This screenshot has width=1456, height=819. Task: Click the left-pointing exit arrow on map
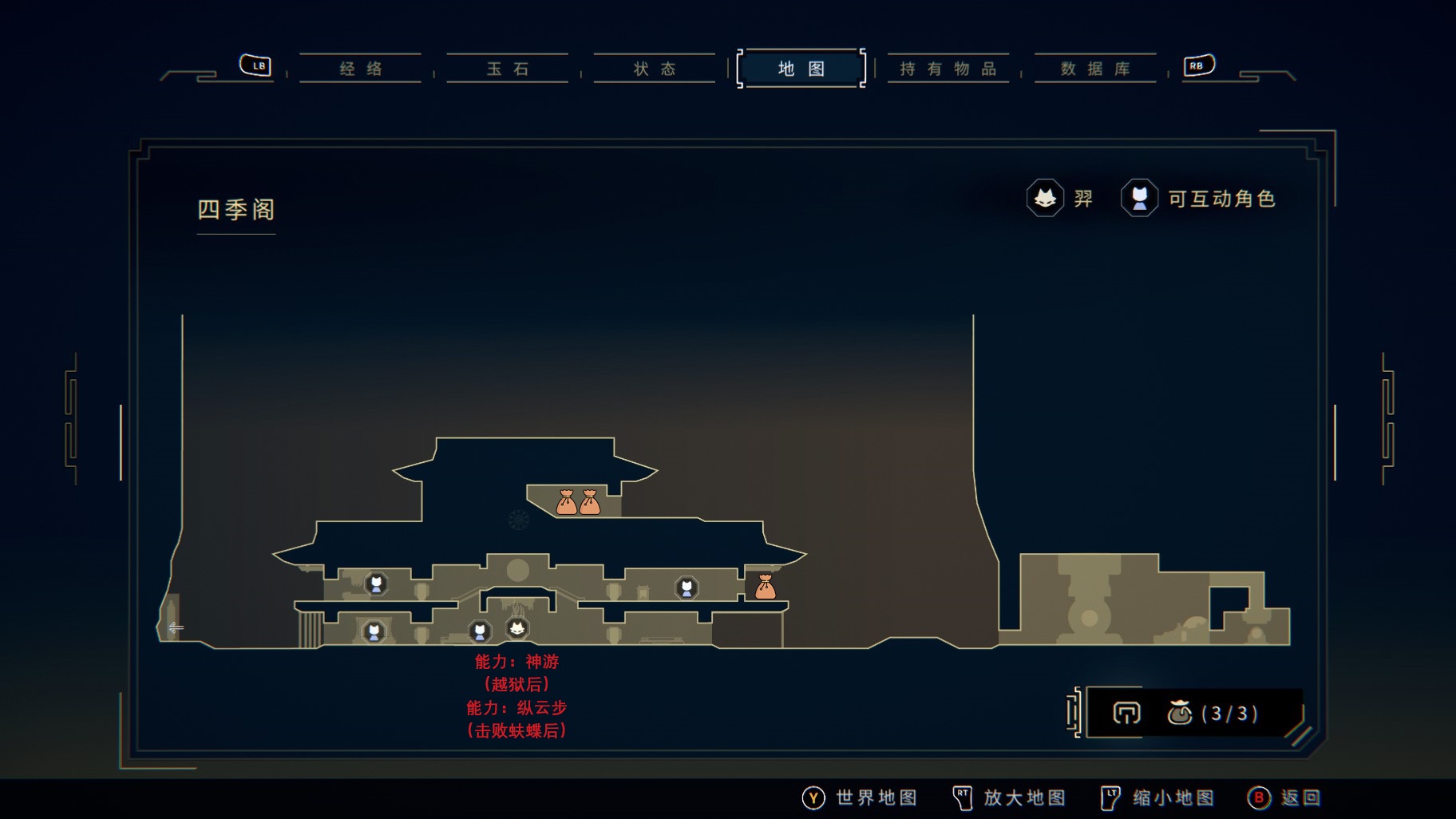[176, 627]
